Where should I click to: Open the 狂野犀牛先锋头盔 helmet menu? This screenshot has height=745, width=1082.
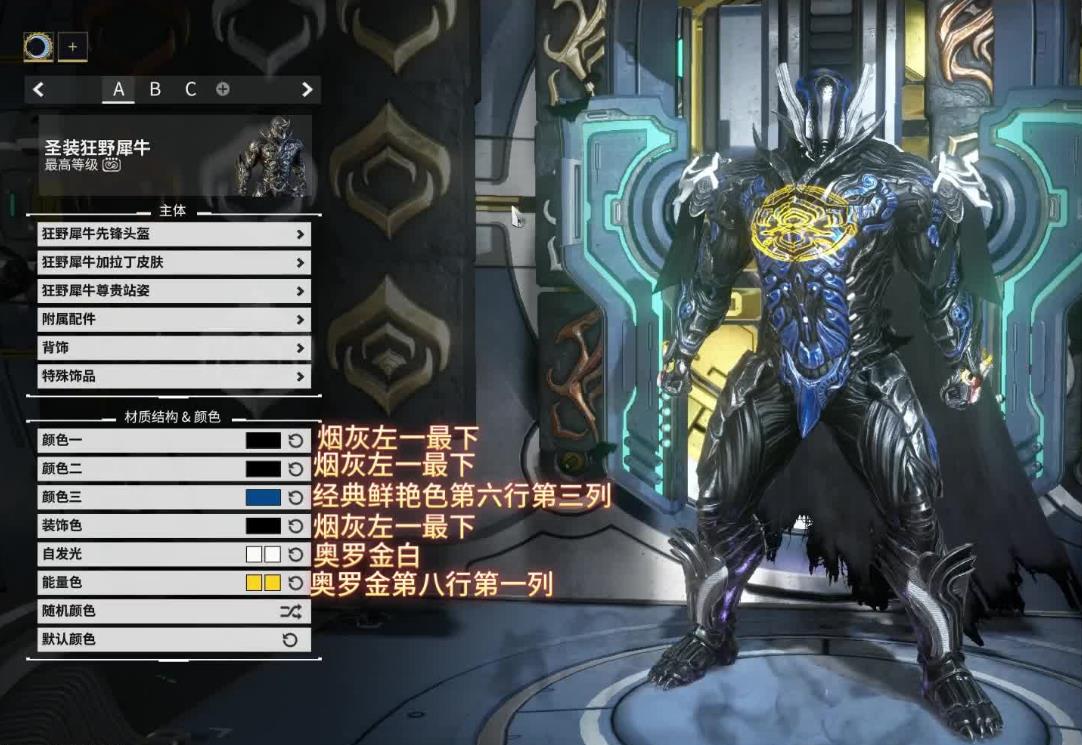(172, 234)
